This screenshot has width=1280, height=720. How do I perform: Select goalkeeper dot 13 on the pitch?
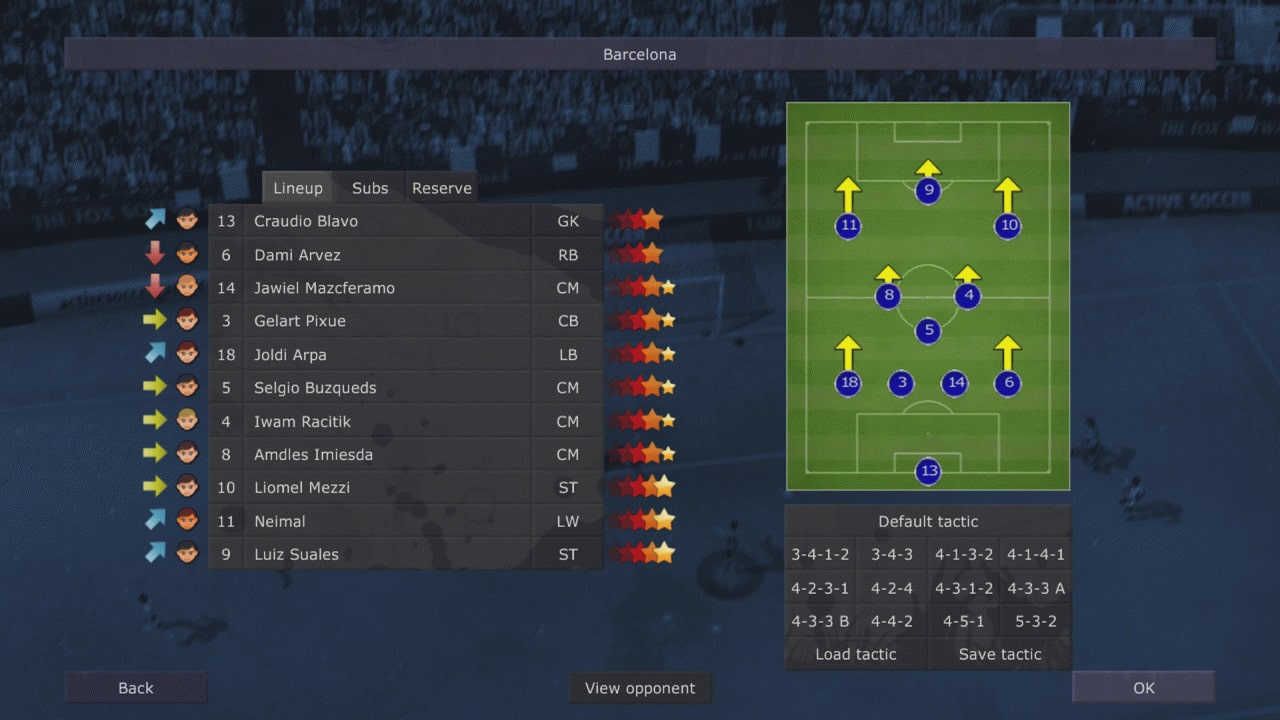[929, 471]
